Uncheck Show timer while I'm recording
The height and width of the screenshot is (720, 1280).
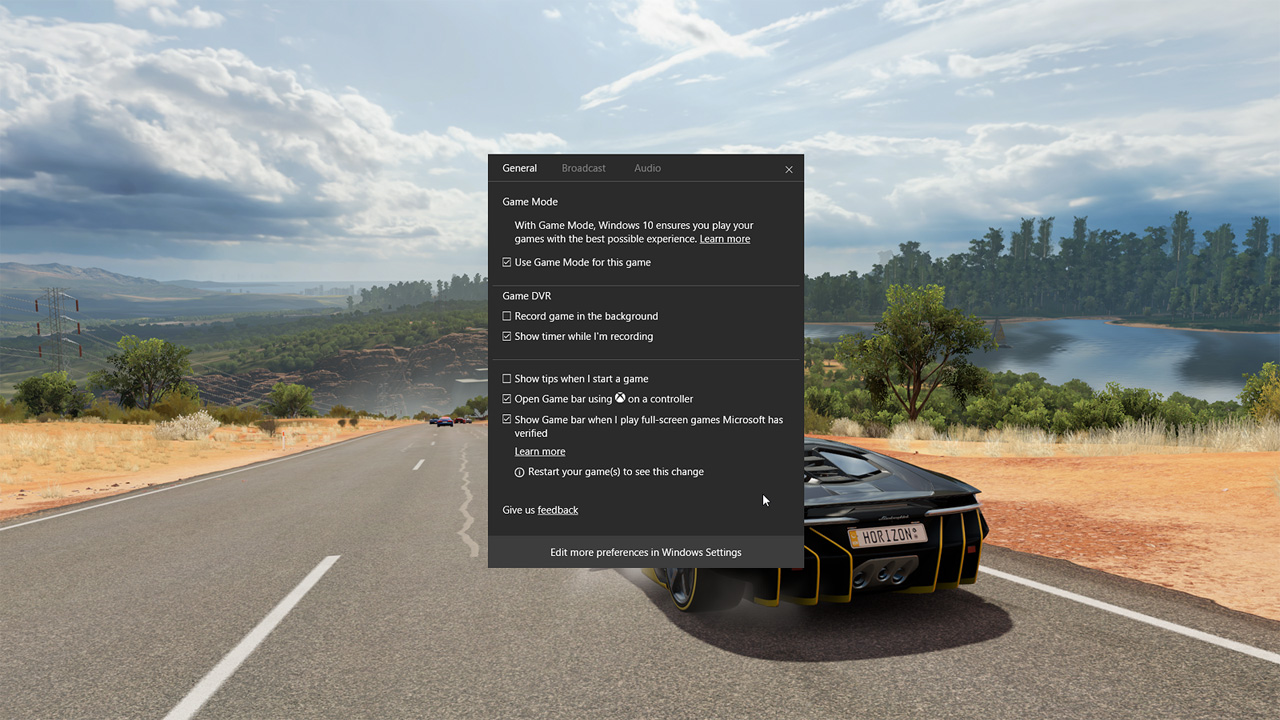[507, 336]
